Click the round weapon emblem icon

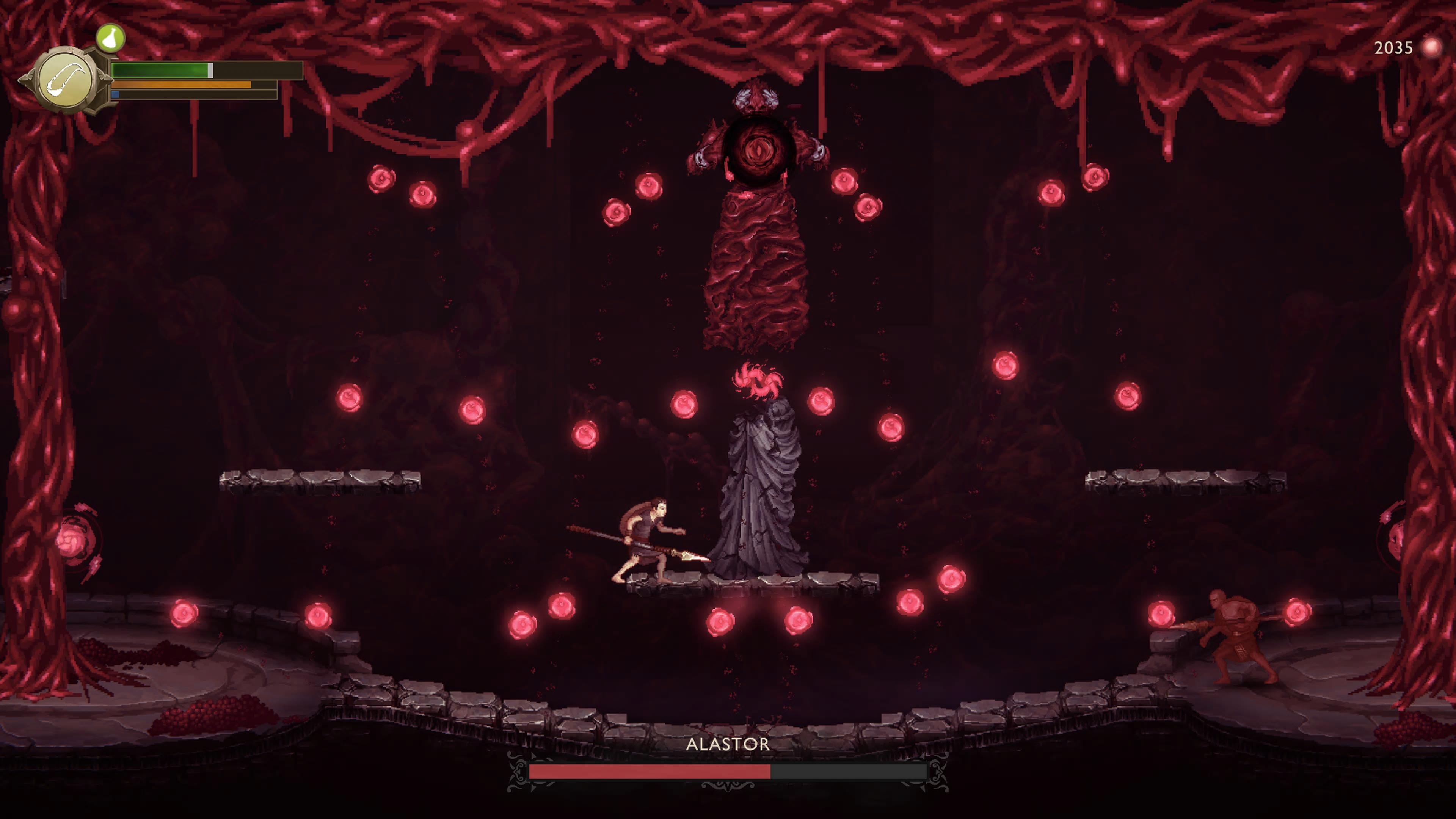coord(66,81)
